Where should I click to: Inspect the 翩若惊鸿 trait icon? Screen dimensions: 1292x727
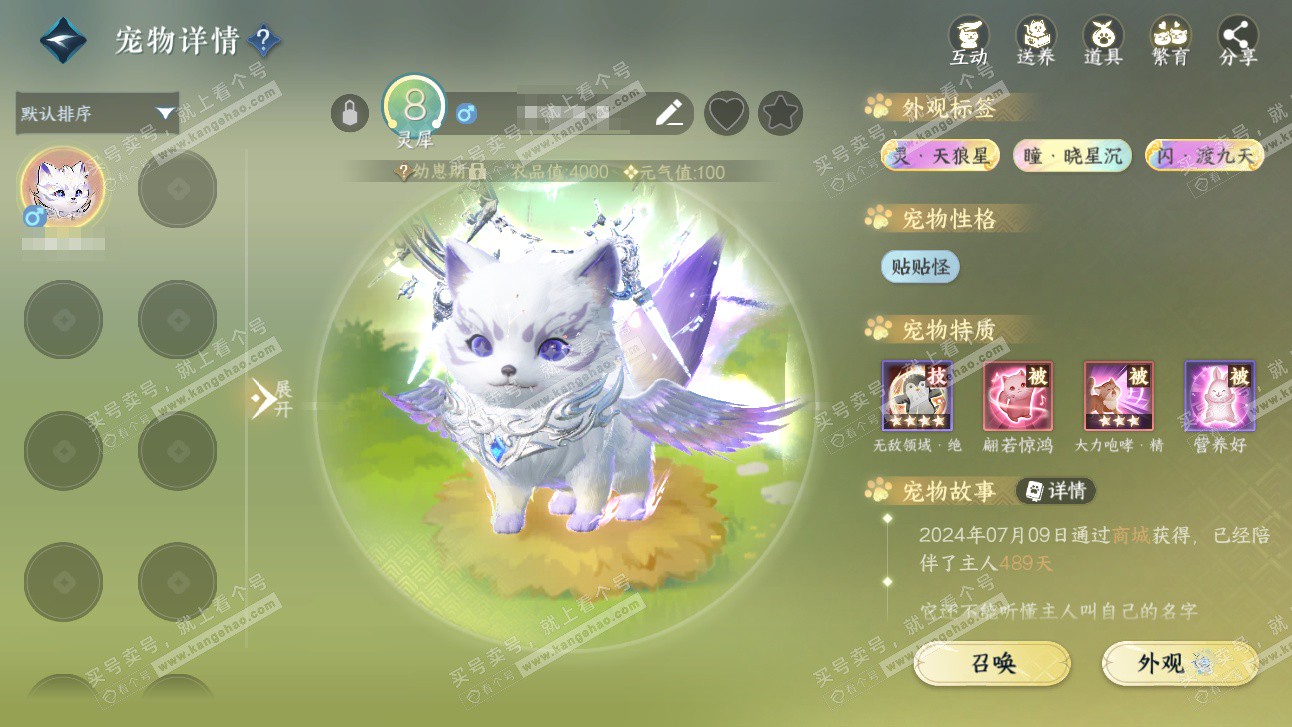(x=1018, y=396)
